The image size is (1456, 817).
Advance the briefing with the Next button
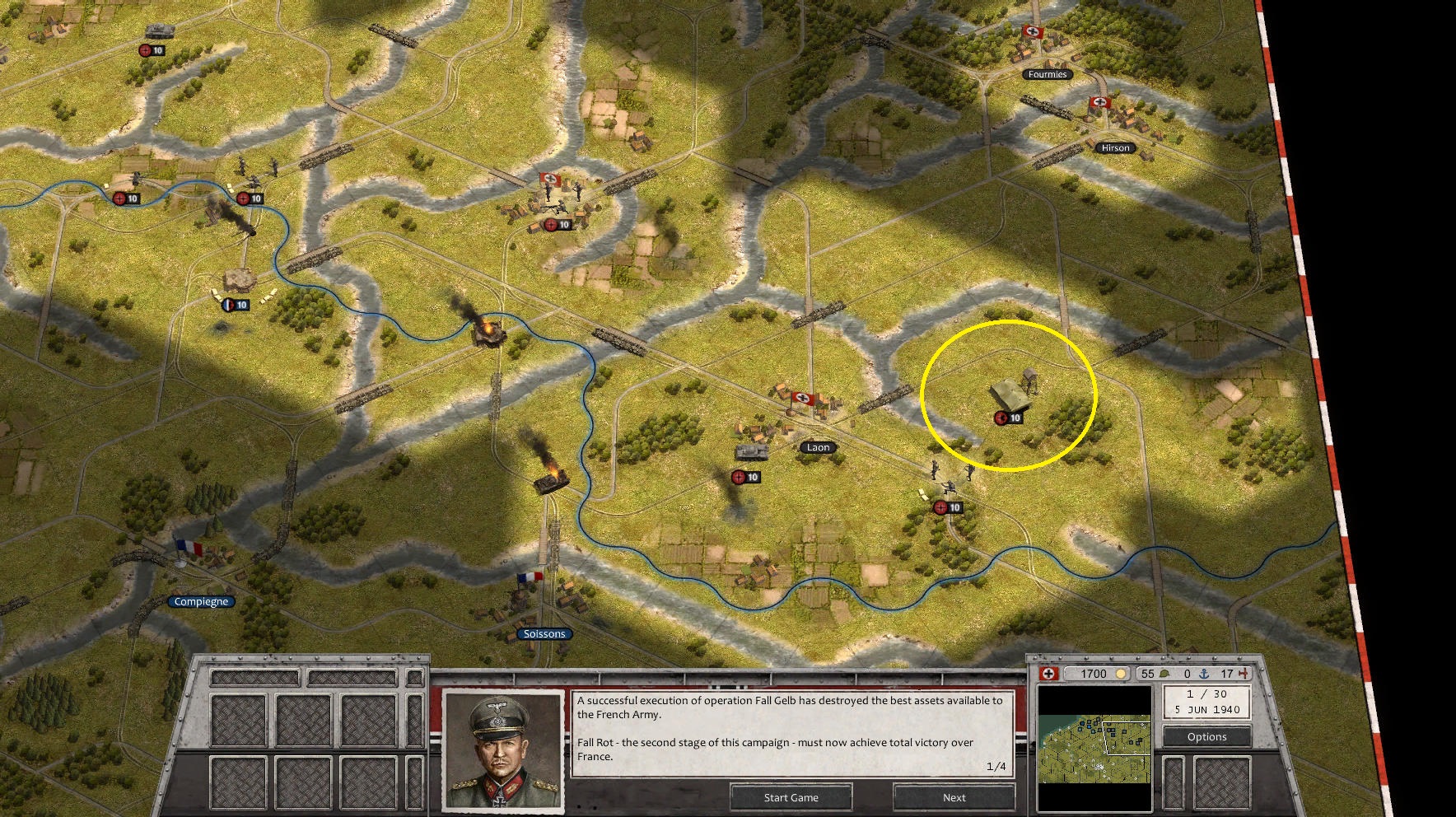pos(953,797)
